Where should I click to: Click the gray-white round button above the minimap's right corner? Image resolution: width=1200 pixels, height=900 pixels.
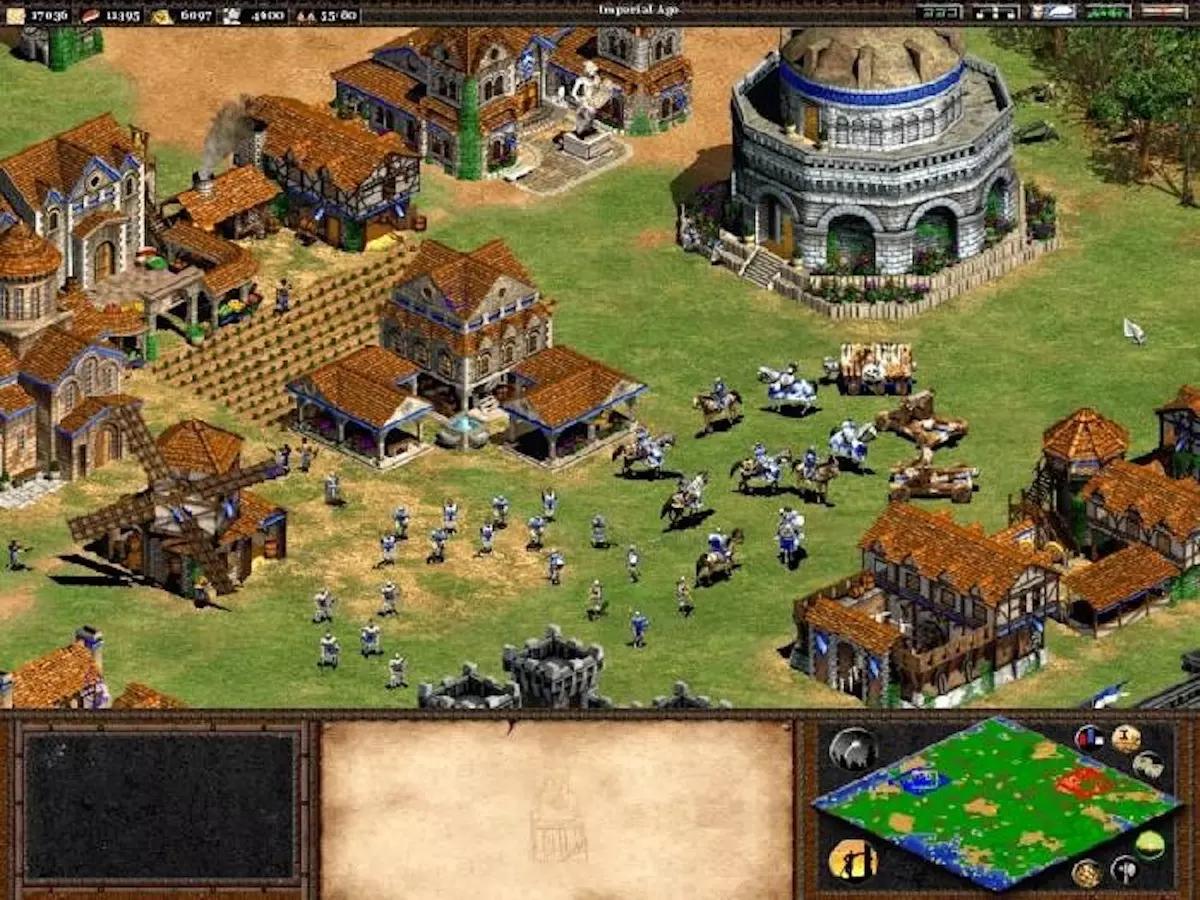1148,765
